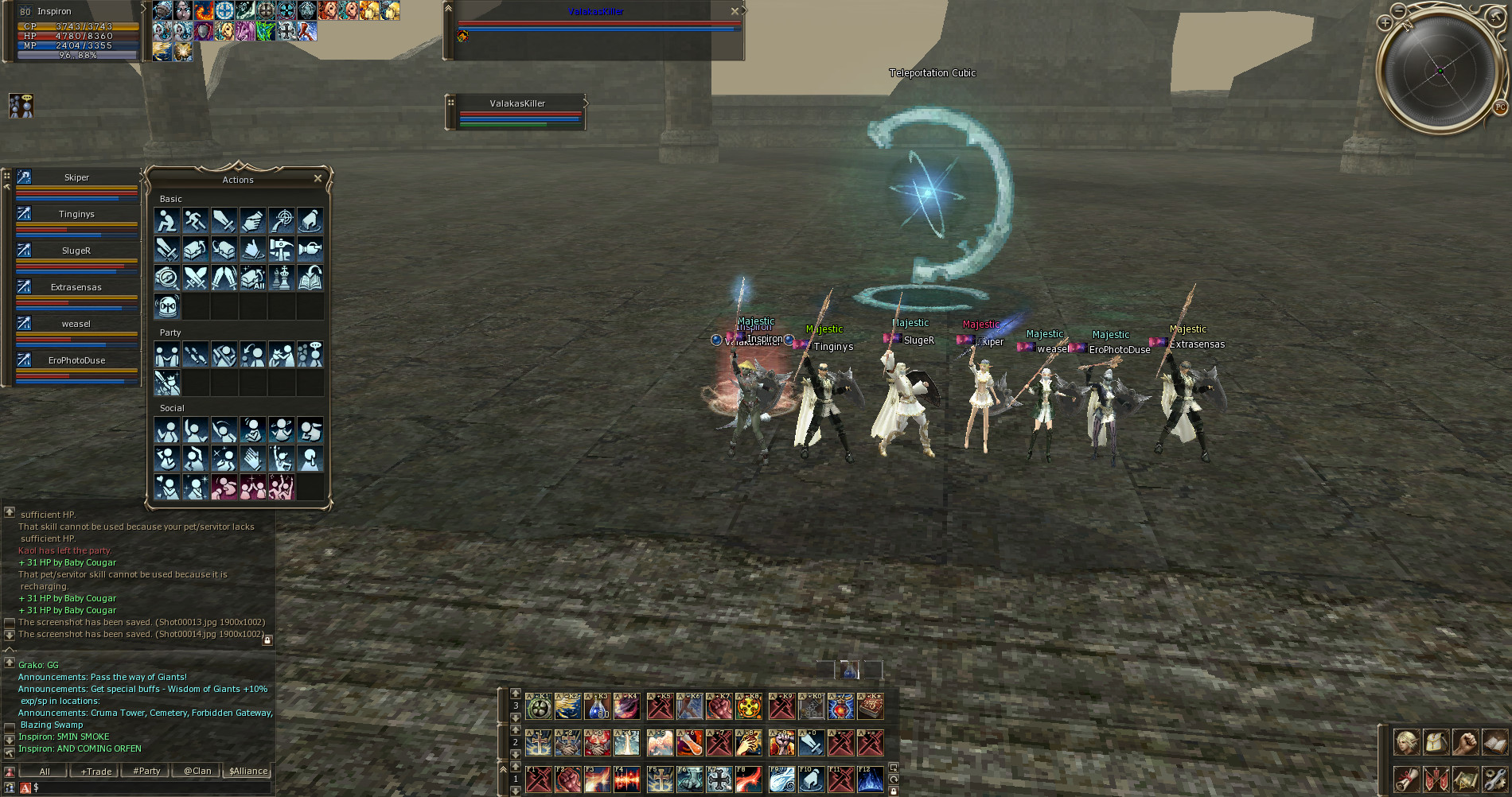This screenshot has width=1512, height=797.
Task: Open the system settings wrench icon
Action: point(1494,779)
